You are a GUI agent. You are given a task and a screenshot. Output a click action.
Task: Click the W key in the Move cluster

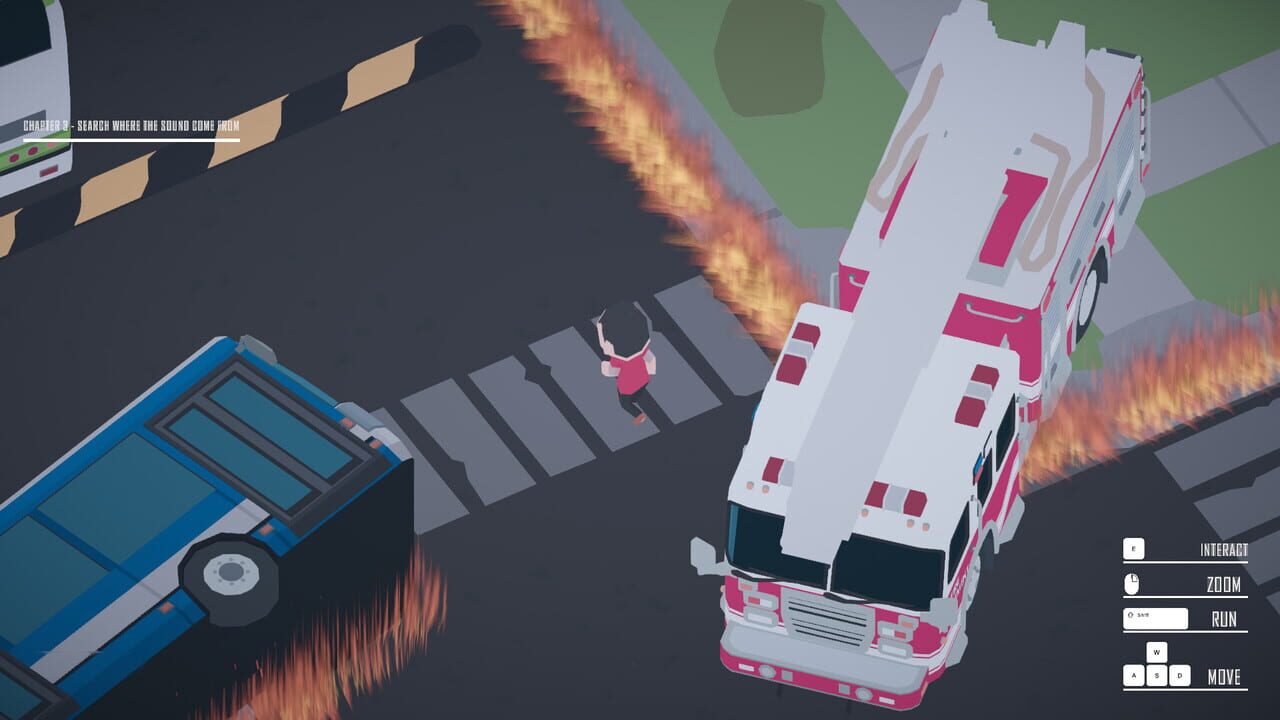pos(1157,652)
